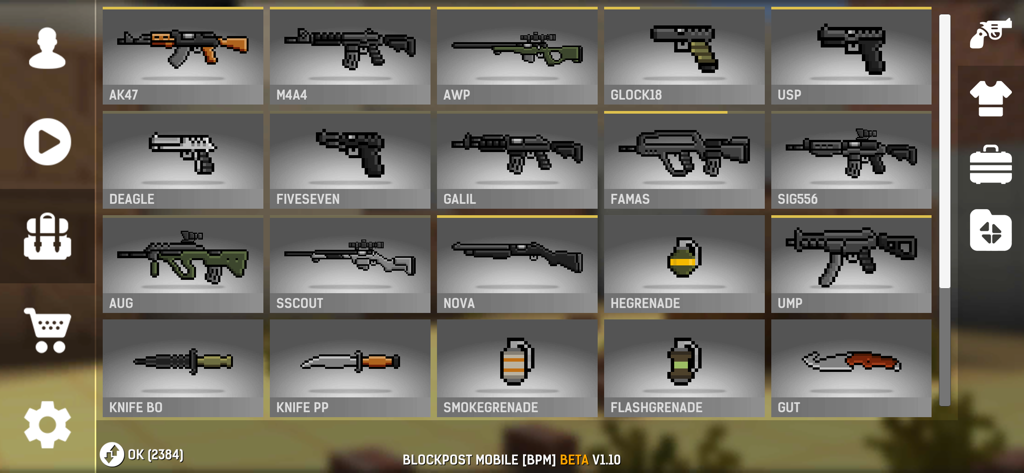Choose the AWP sniper rifle
Screen dimensions: 1024x473
point(517,56)
